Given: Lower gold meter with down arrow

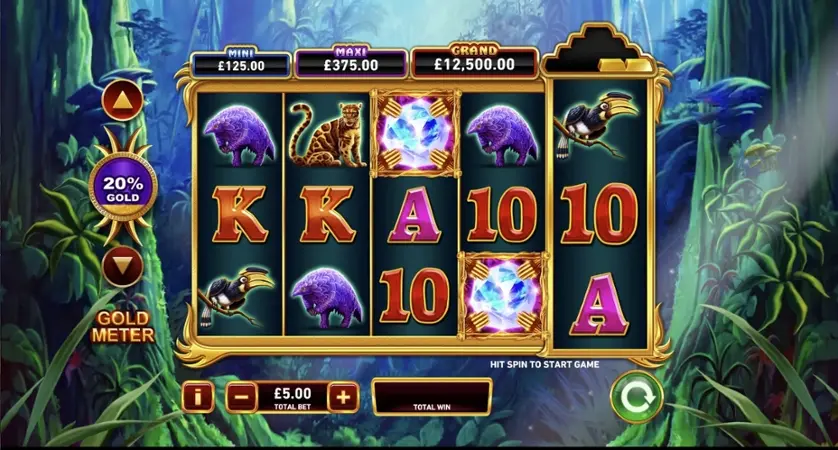Looking at the screenshot, I should click(121, 266).
